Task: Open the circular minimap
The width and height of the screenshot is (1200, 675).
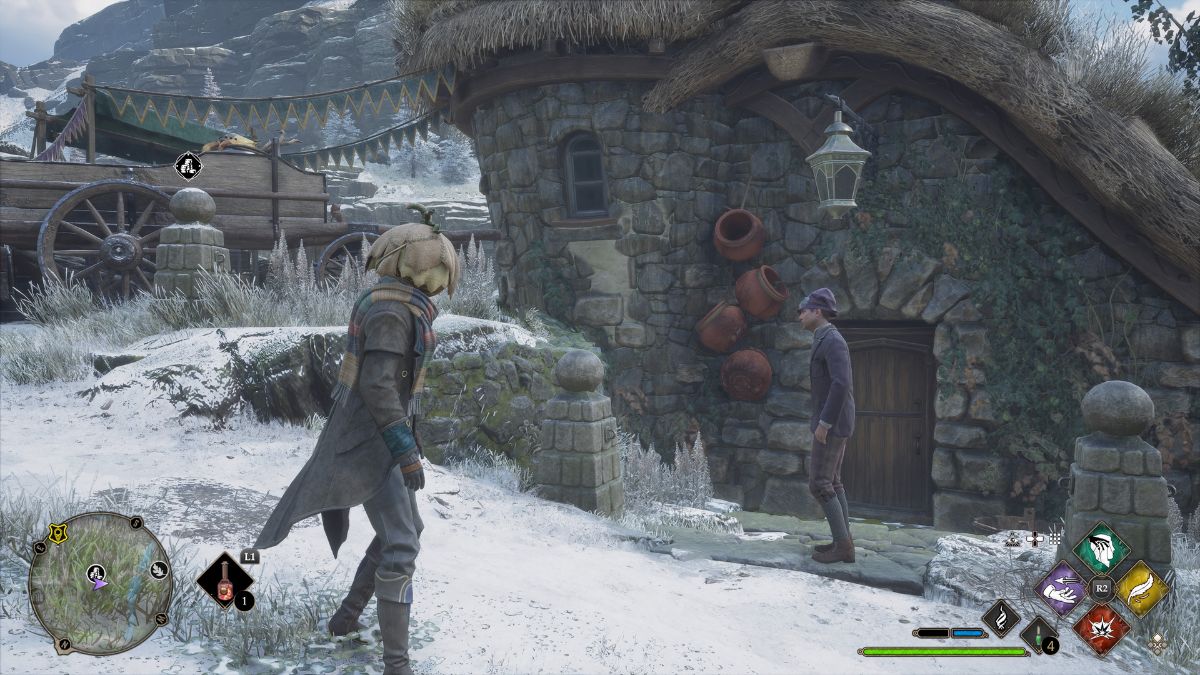Action: [x=99, y=582]
